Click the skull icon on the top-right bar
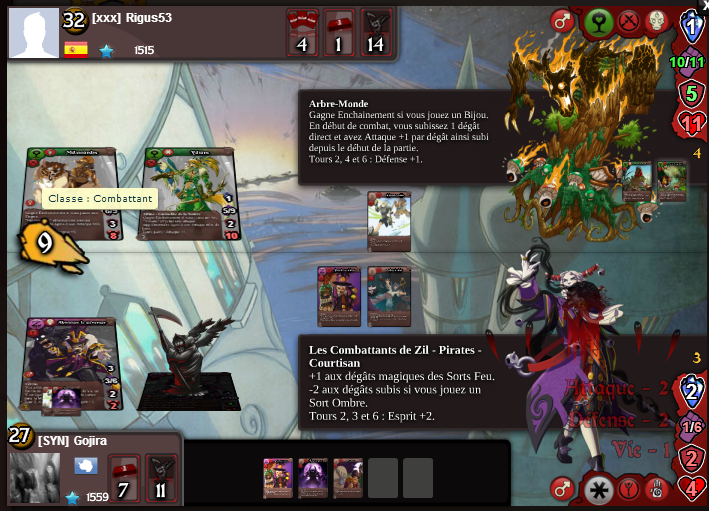This screenshot has width=709, height=511. coord(657,21)
